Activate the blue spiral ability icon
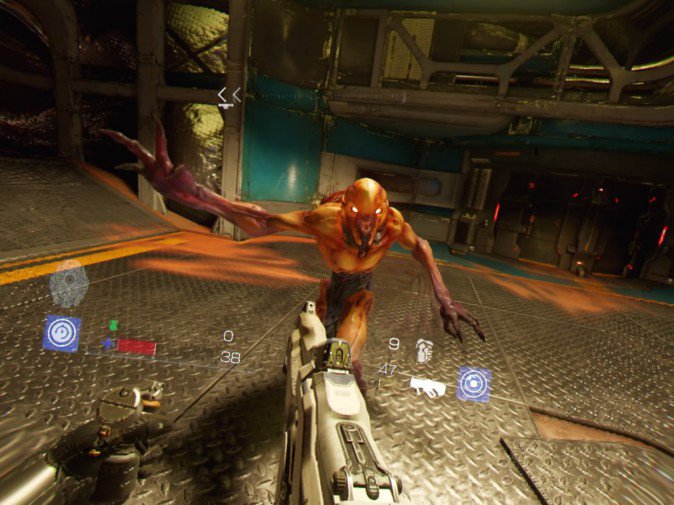Viewport: 674px width, 505px height. pyautogui.click(x=61, y=333)
